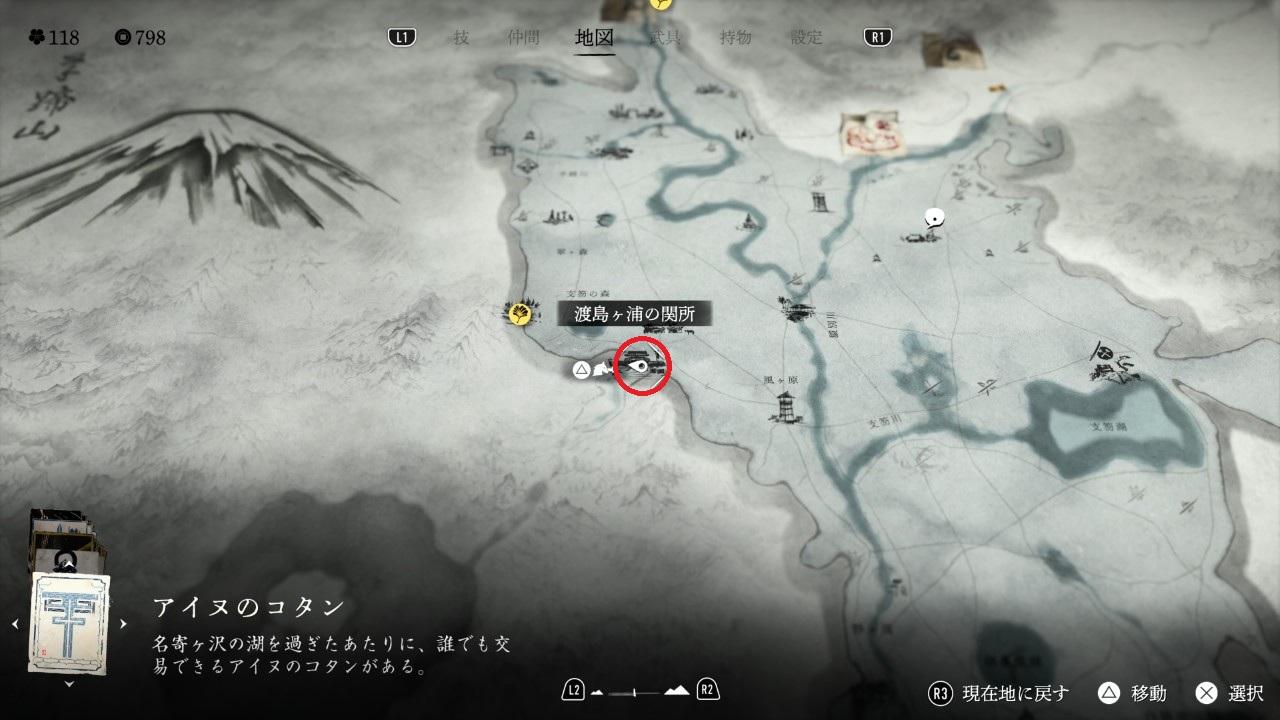Open the 仲間 (Companions) tab
The height and width of the screenshot is (720, 1280).
point(523,38)
